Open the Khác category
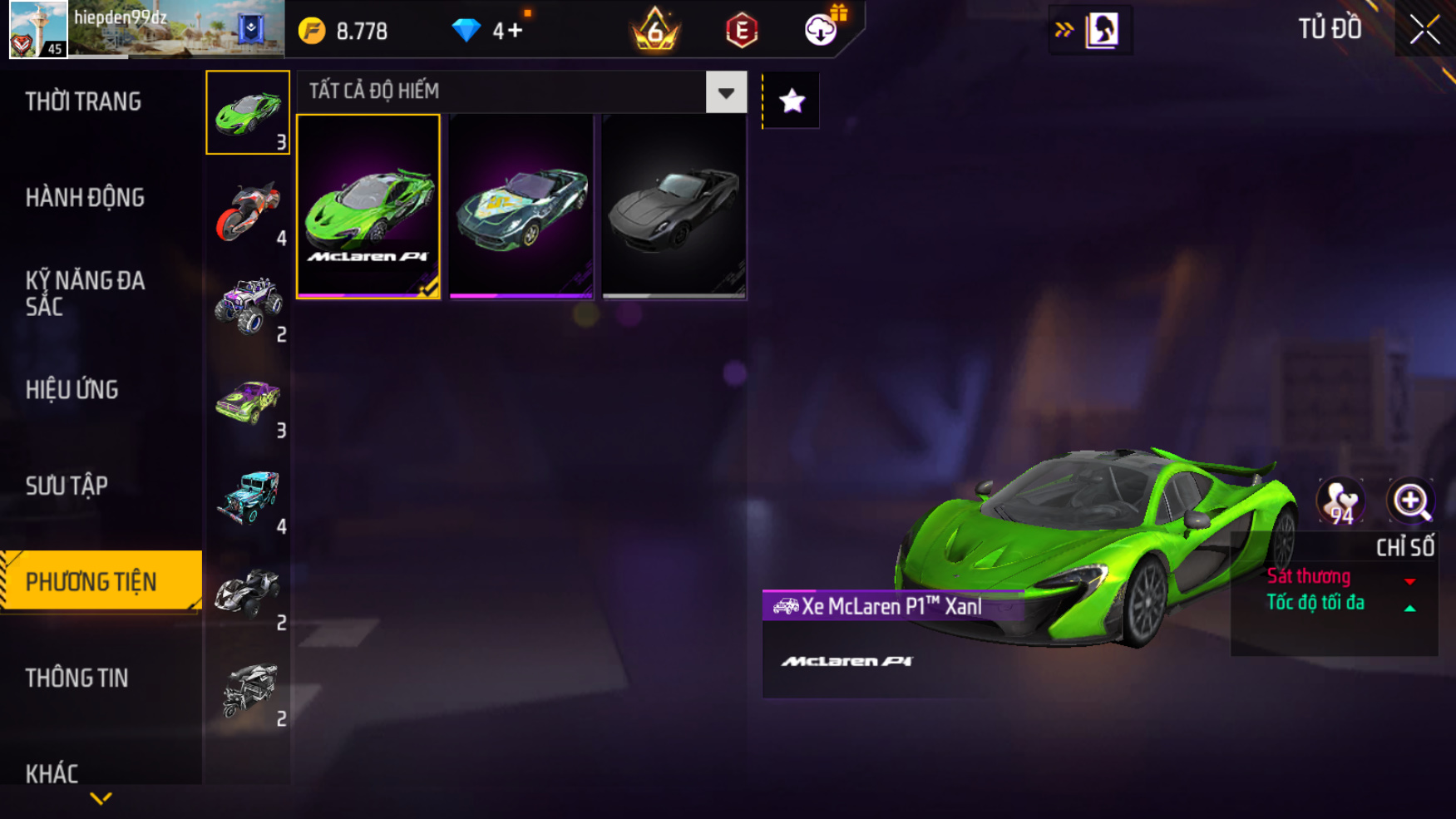Image resolution: width=1456 pixels, height=819 pixels. (52, 773)
